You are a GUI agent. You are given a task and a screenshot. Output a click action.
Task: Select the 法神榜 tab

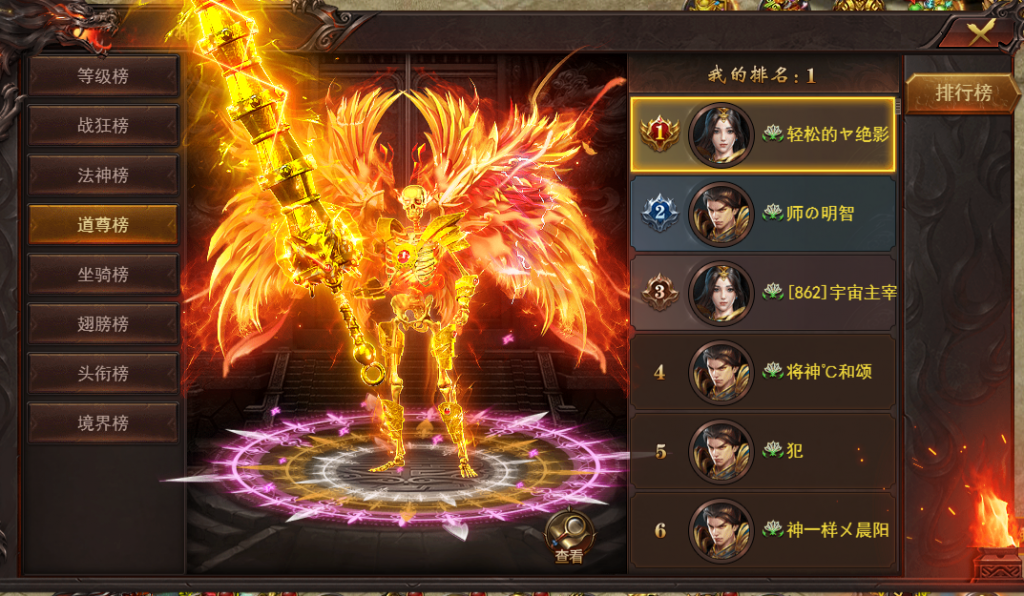[103, 175]
